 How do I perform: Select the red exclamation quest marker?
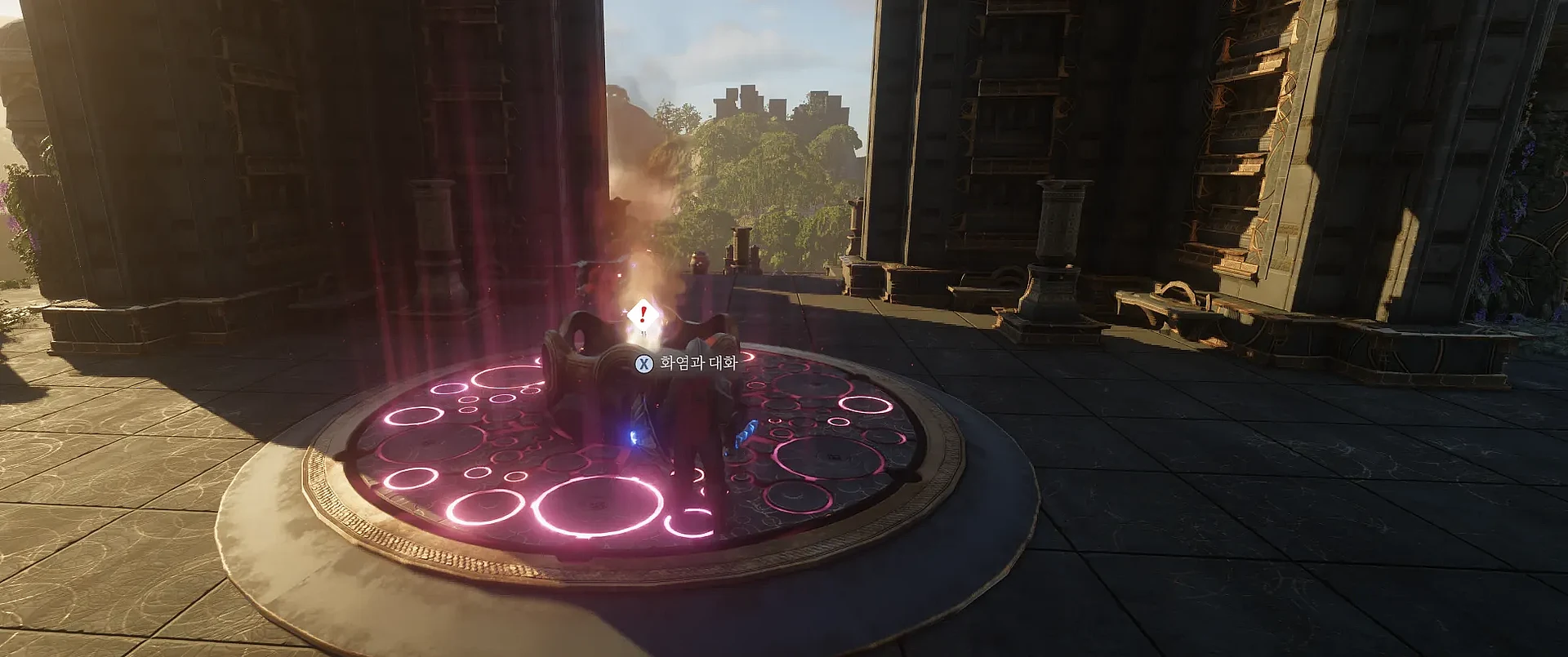pos(644,313)
